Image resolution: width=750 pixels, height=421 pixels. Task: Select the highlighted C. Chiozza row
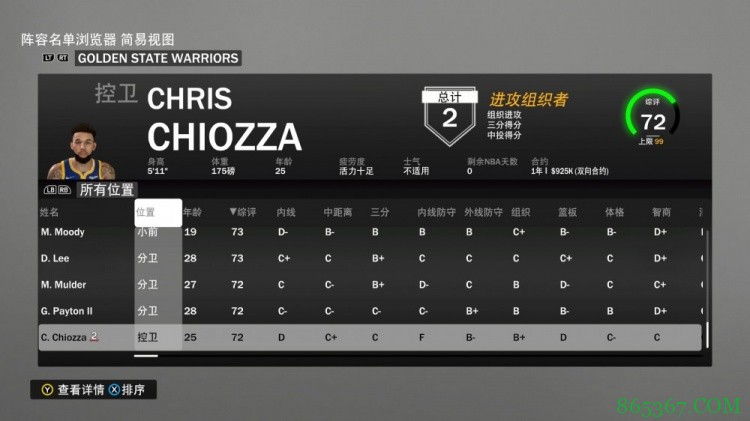(x=370, y=338)
